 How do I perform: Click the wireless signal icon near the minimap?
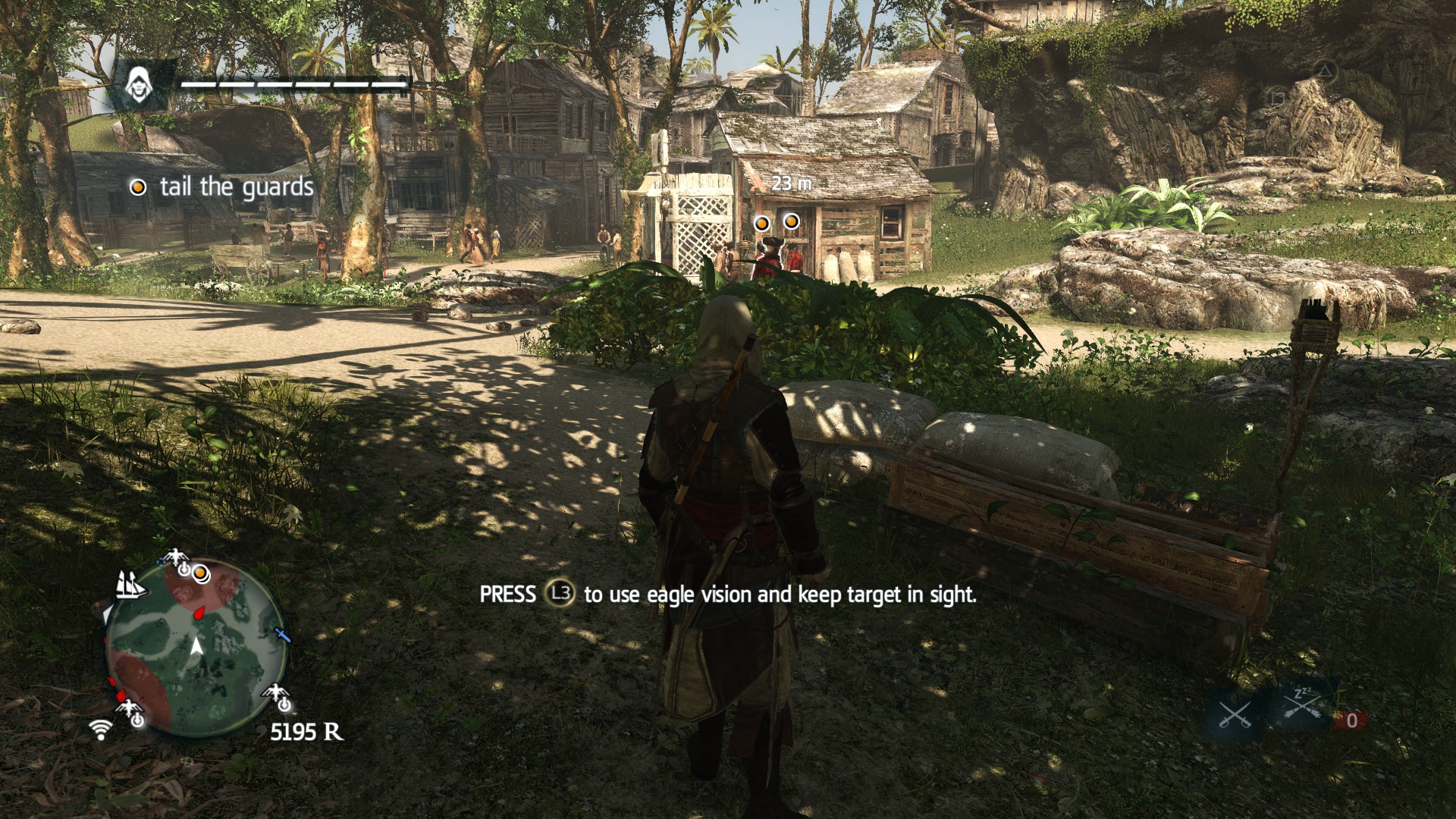tap(100, 730)
